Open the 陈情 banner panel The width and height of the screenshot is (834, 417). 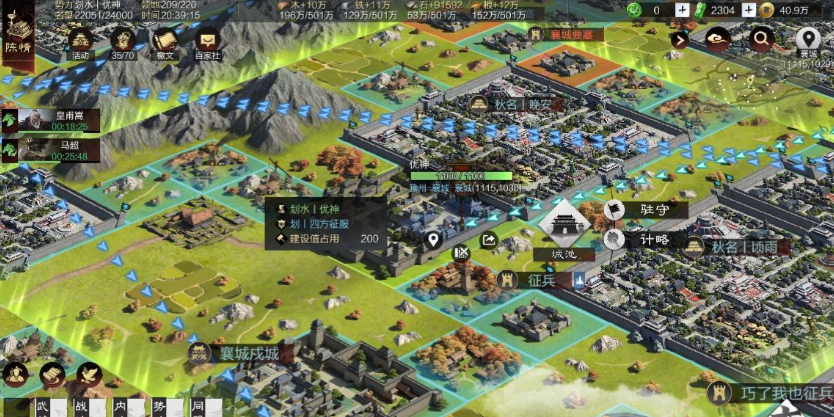(x=16, y=38)
